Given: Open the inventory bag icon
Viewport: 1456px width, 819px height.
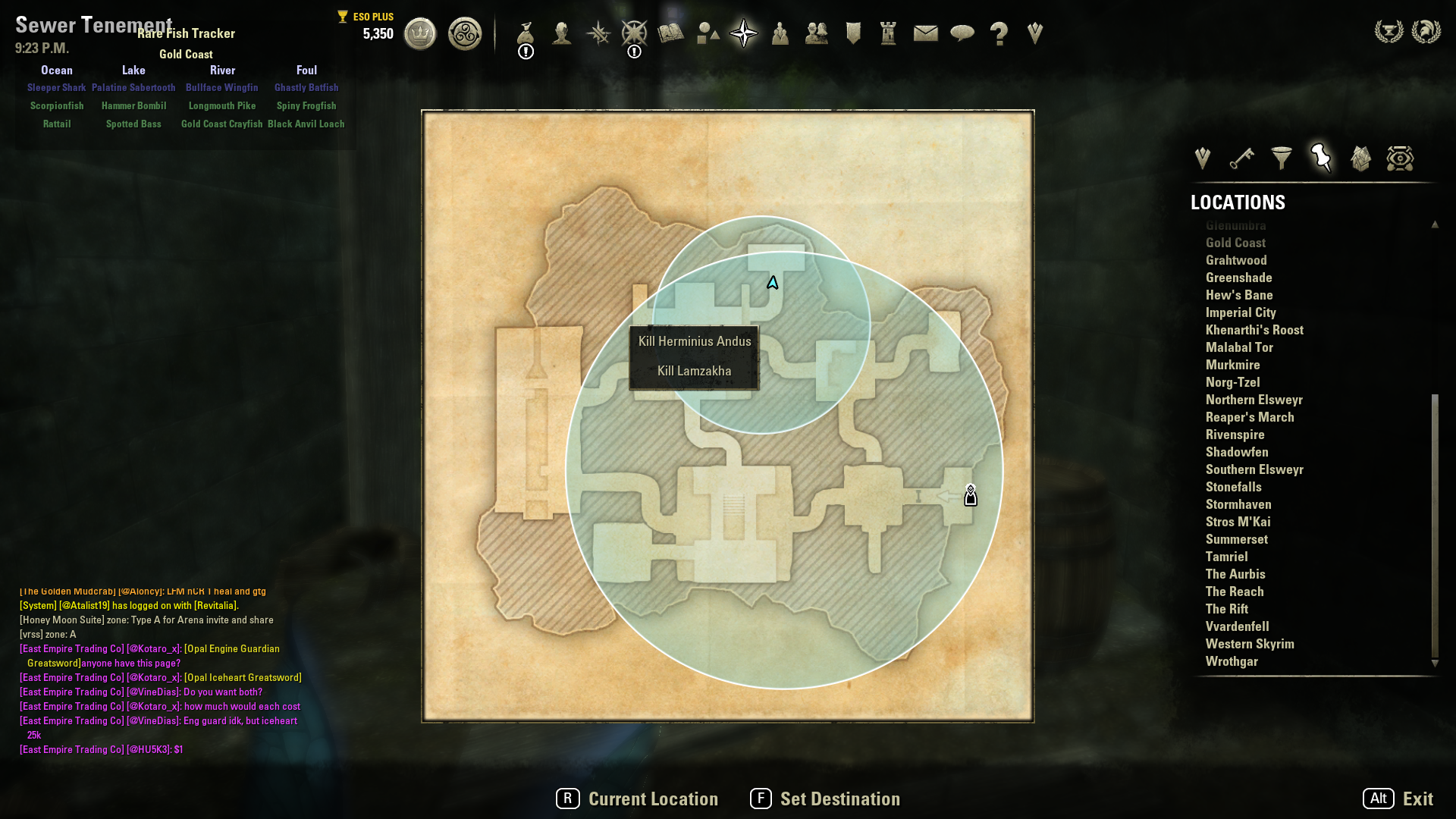Looking at the screenshot, I should pos(526,33).
